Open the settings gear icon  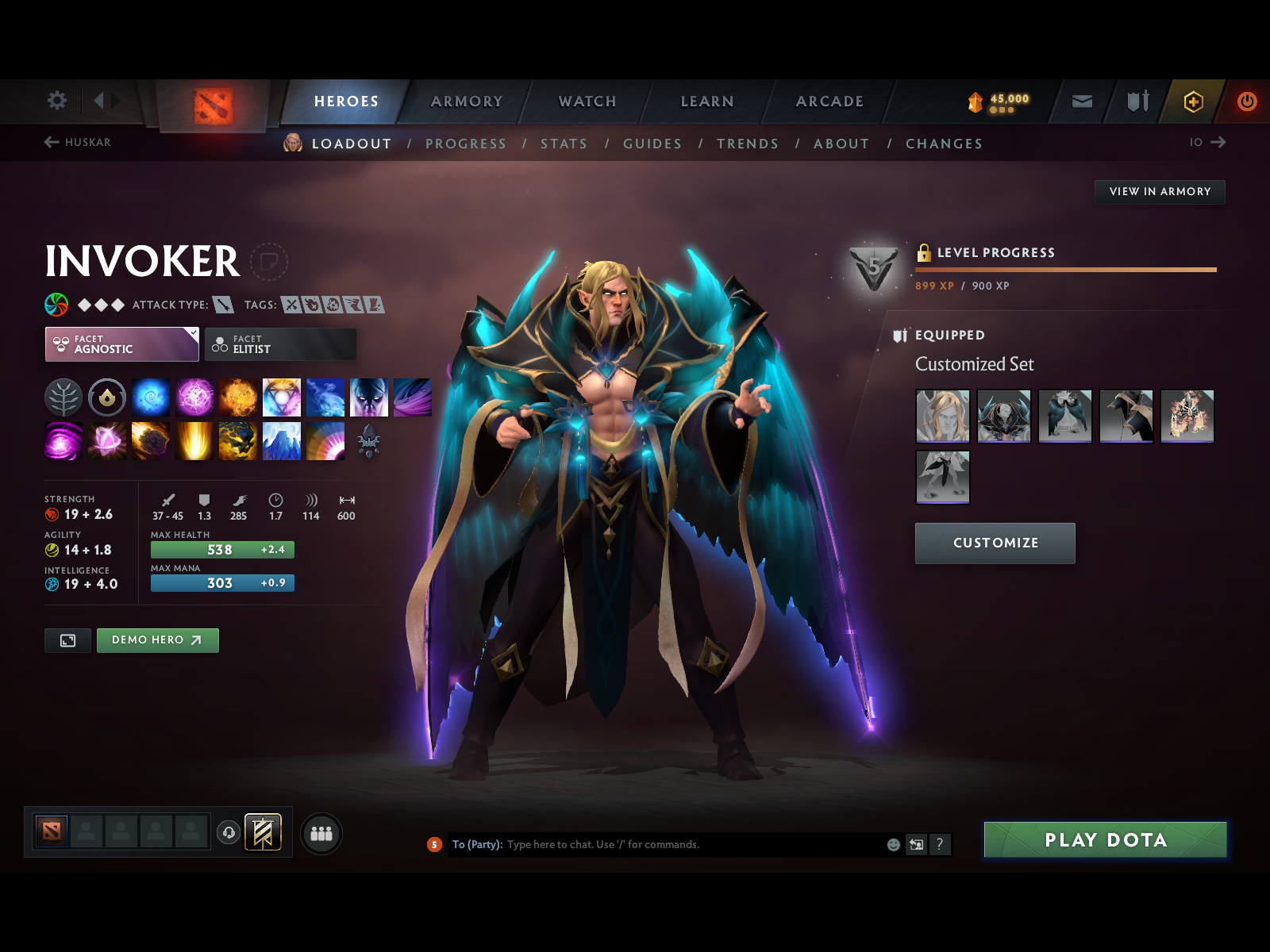click(x=56, y=101)
